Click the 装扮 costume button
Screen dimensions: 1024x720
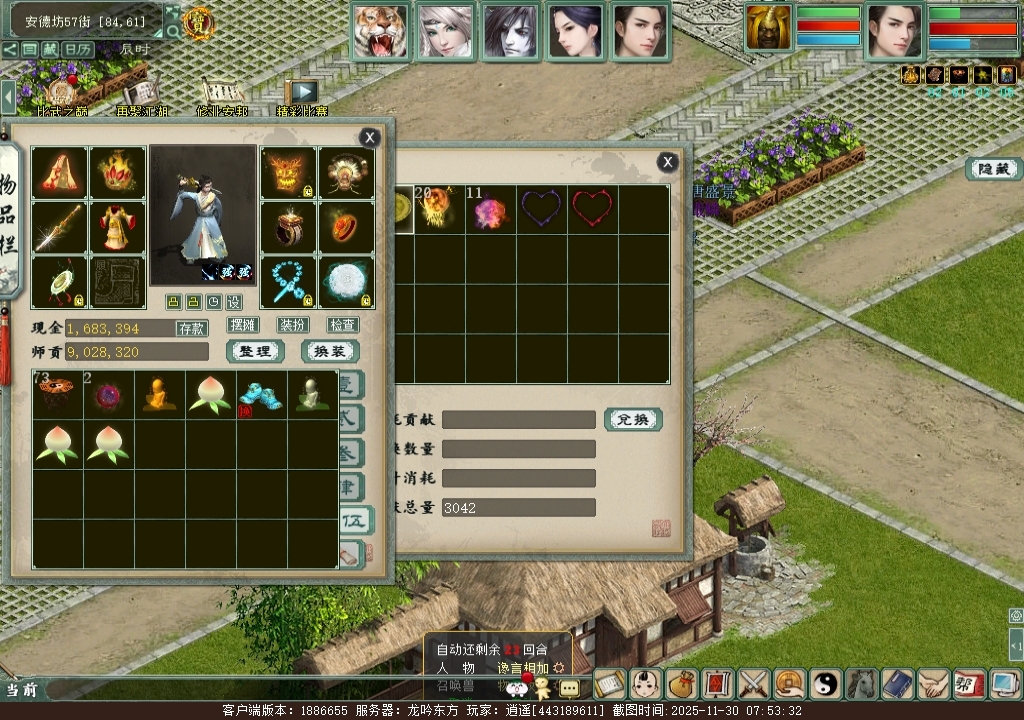[x=293, y=325]
